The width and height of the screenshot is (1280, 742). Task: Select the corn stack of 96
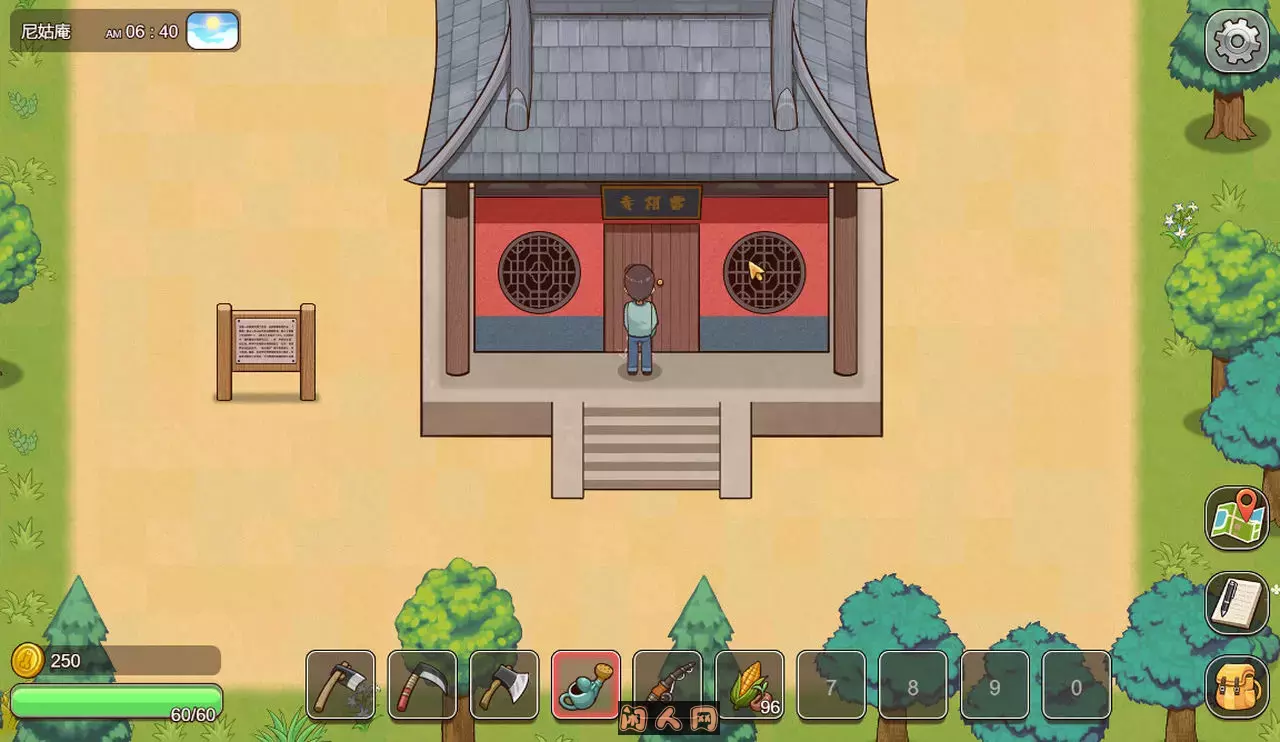750,686
